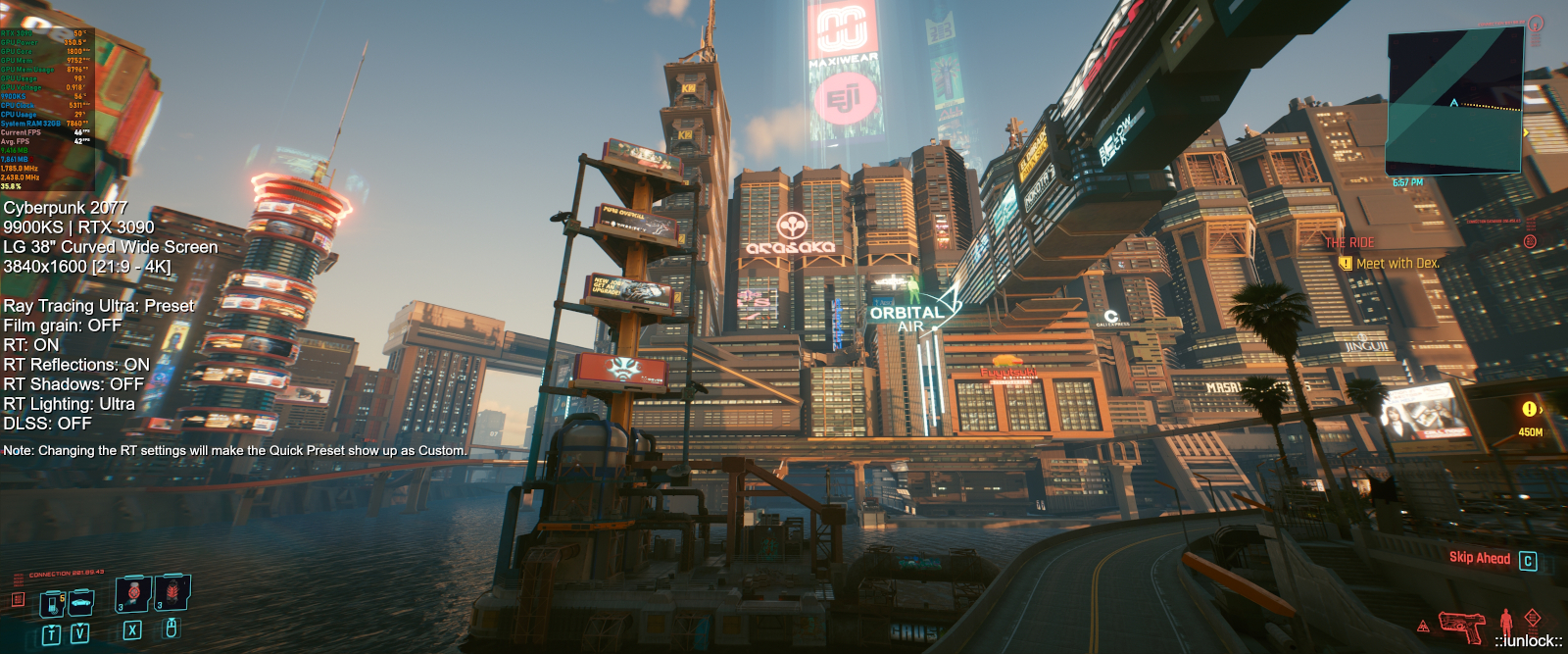Open the phone quick slot

click(52, 603)
